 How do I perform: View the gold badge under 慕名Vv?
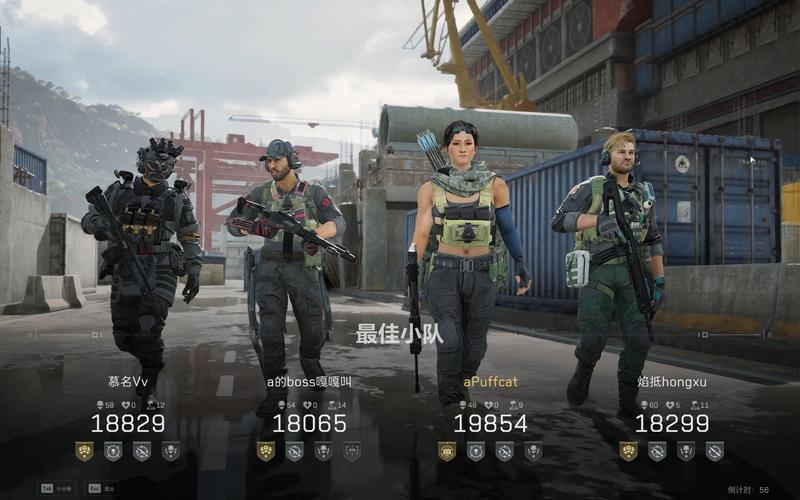click(x=85, y=451)
